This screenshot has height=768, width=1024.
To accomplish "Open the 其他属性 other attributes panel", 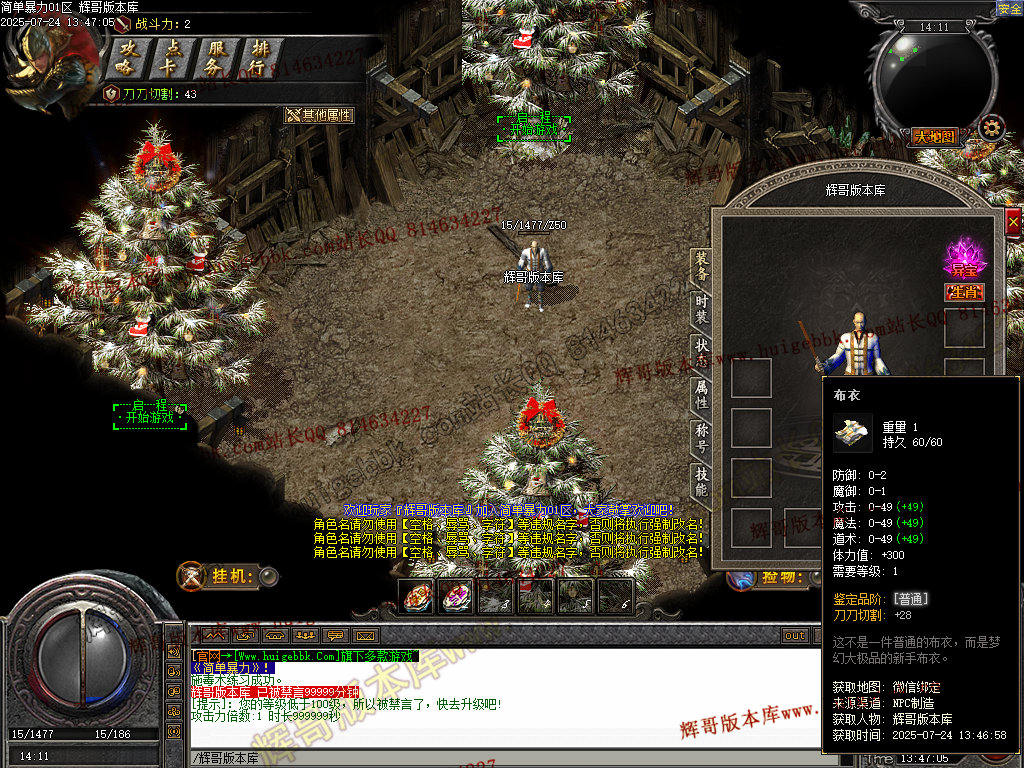I will click(320, 115).
